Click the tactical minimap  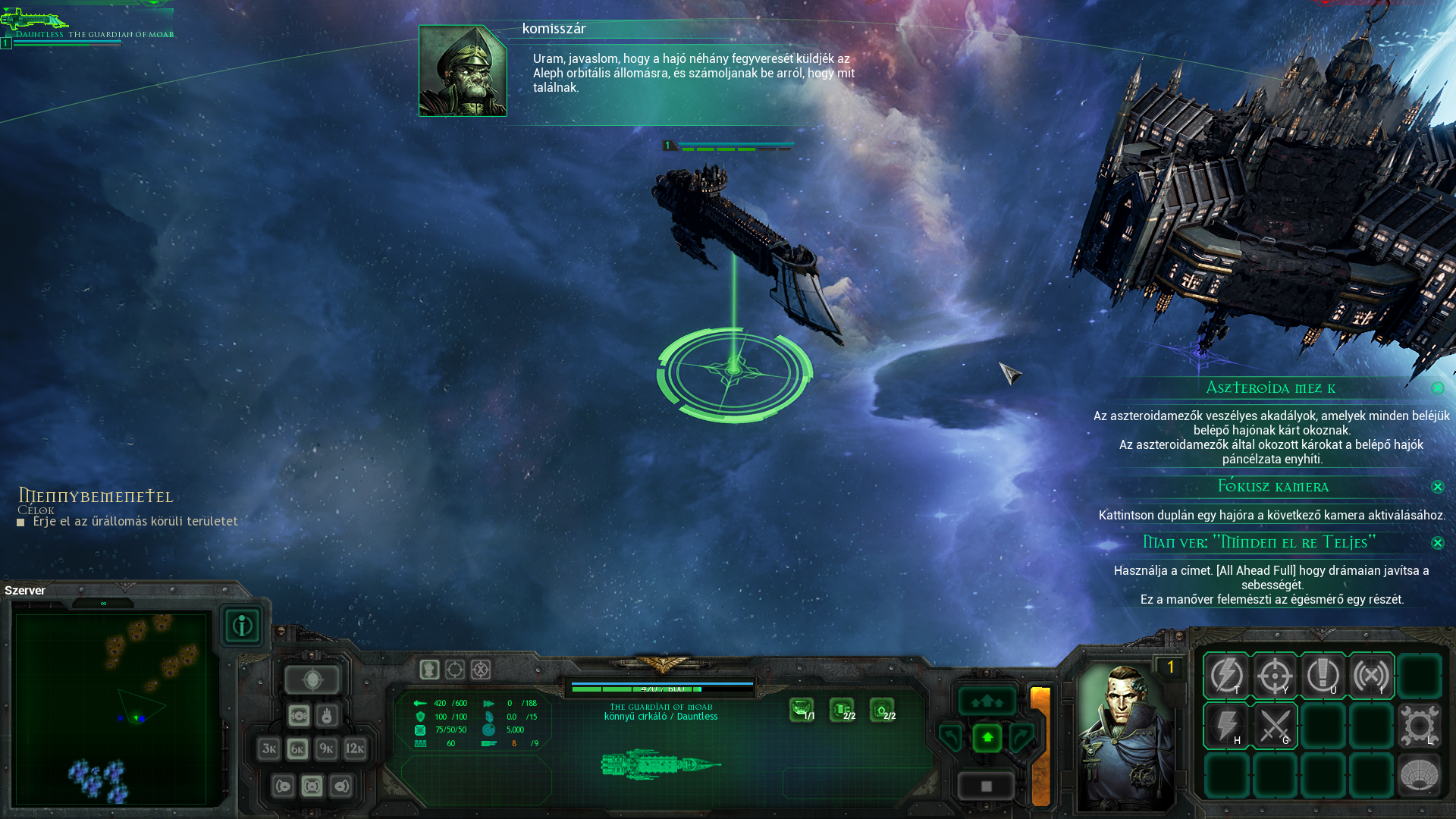[x=111, y=708]
